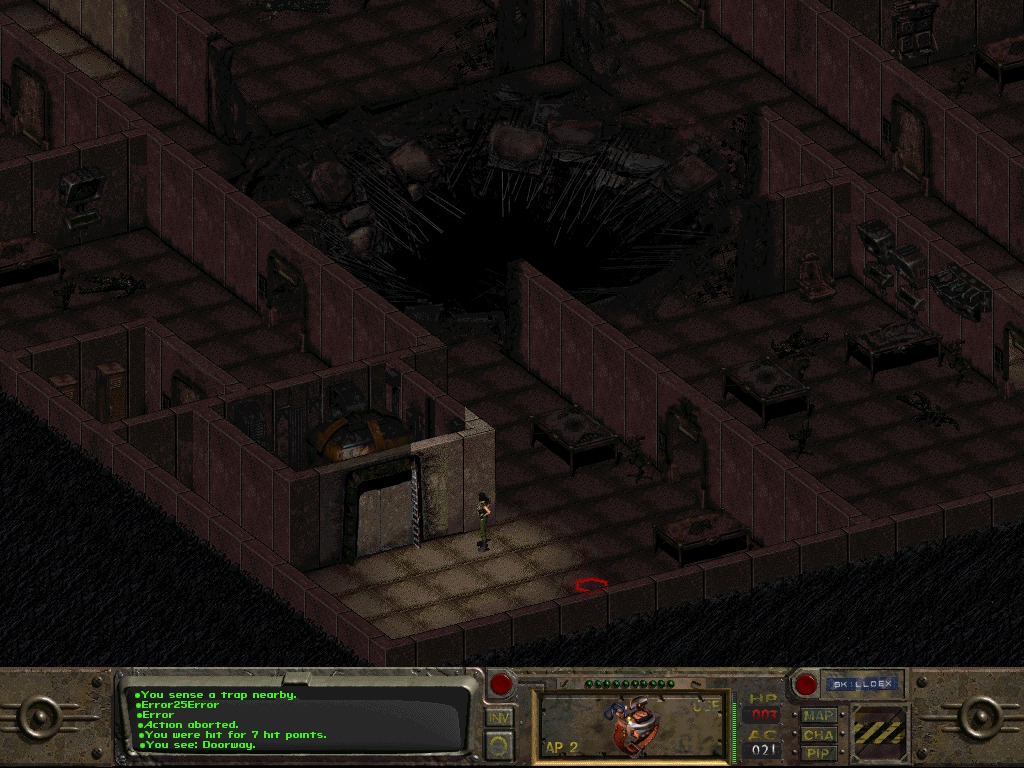
Task: Click the red button beside Skilldex
Action: [805, 685]
